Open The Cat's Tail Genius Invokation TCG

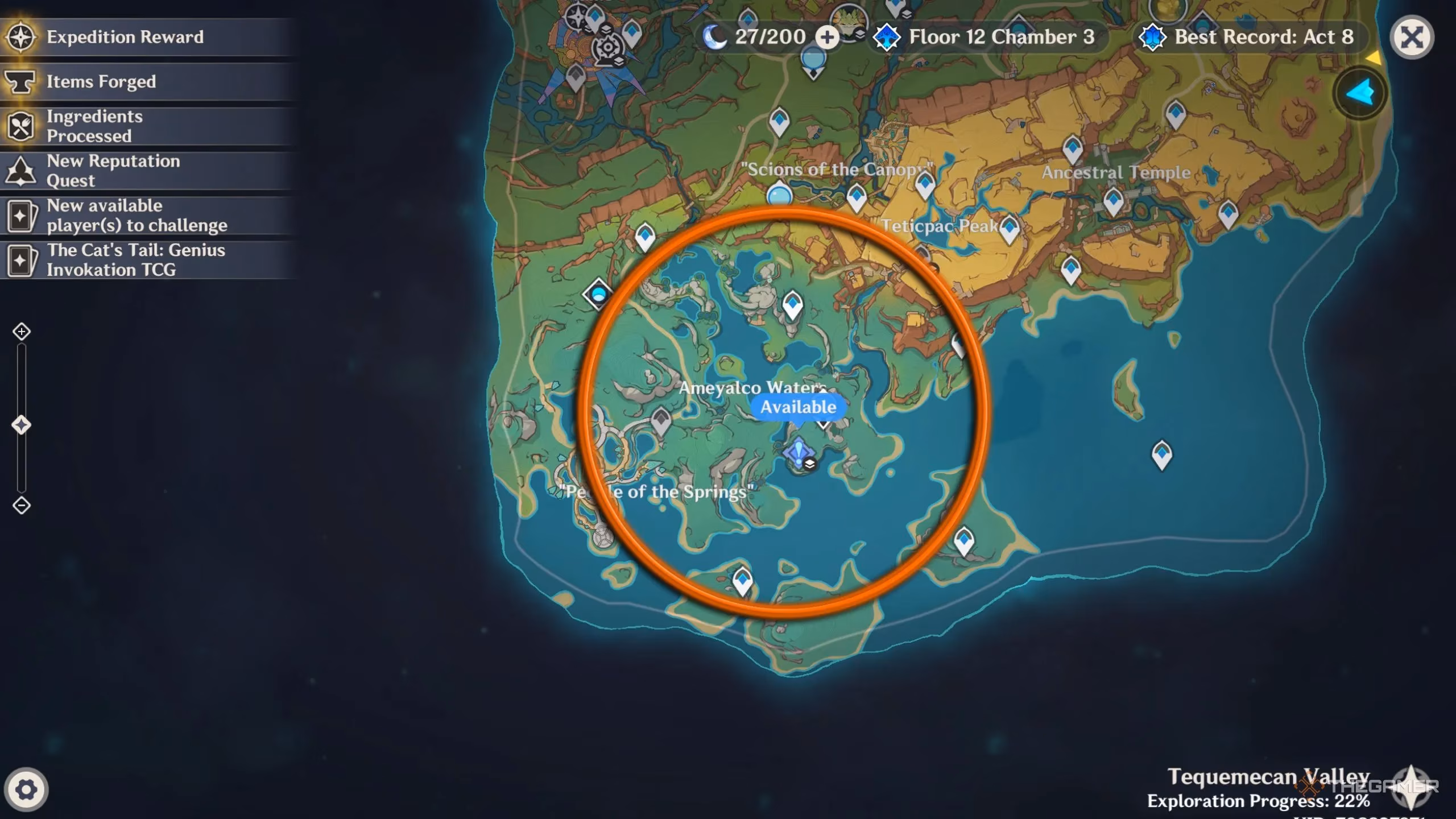click(x=135, y=260)
